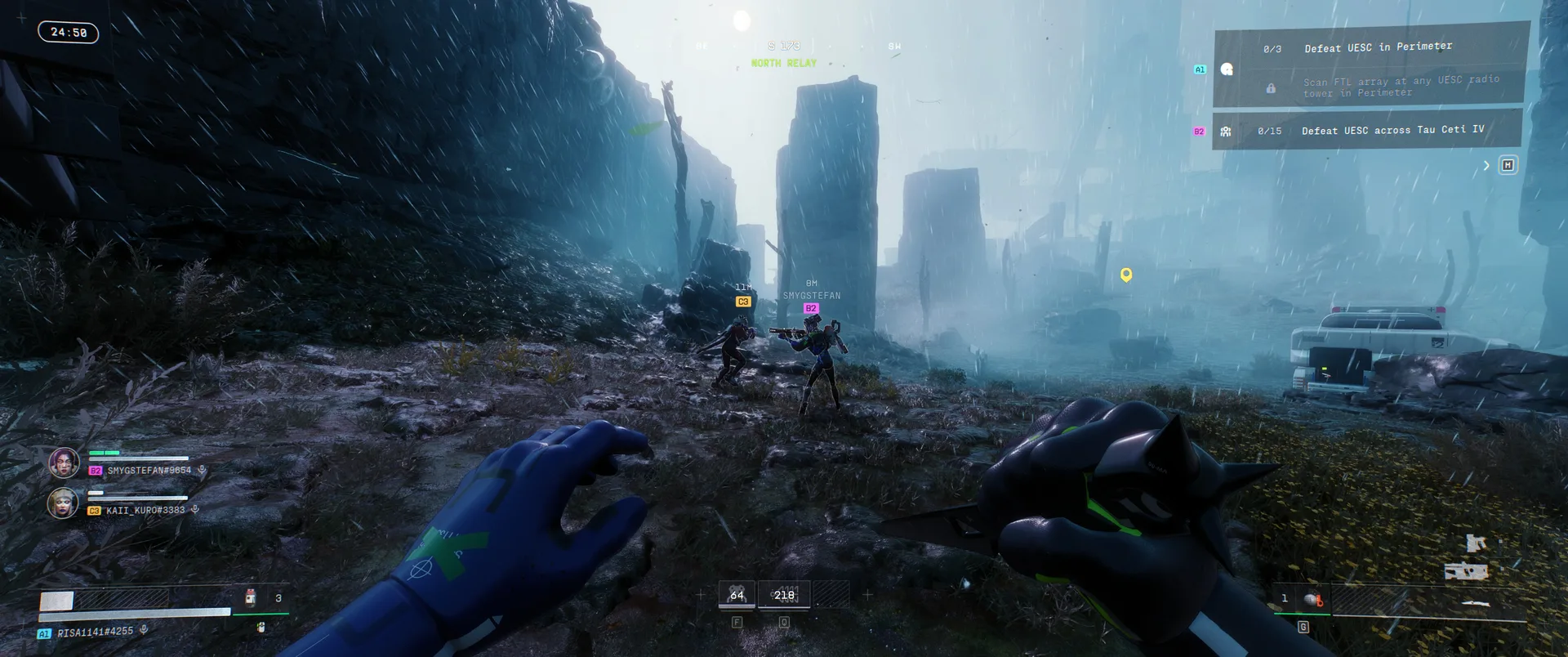1568x657 pixels.
Task: Click the C3 teammate marker
Action: tap(743, 302)
